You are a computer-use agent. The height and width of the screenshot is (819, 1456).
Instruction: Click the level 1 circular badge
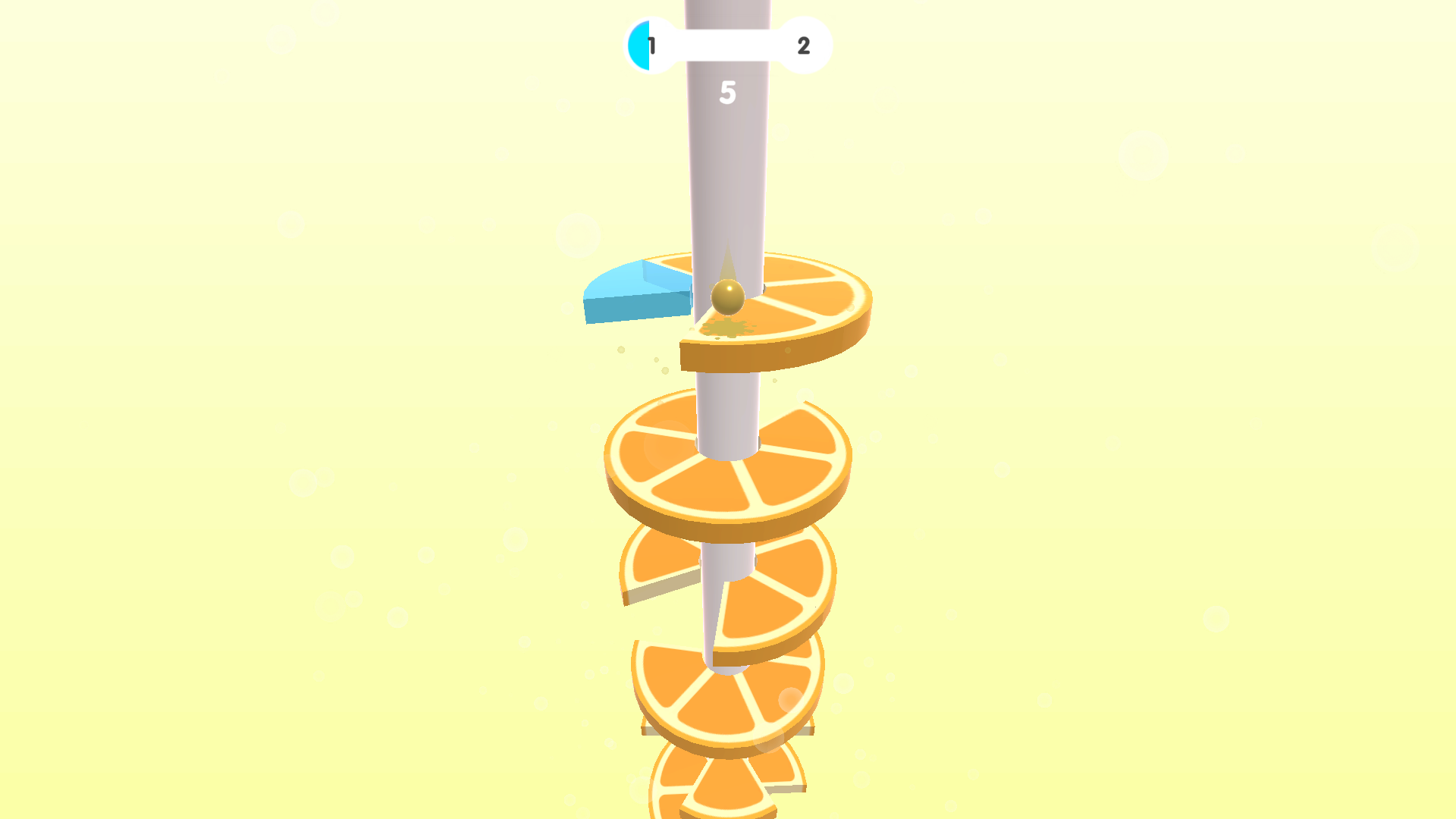(x=648, y=45)
